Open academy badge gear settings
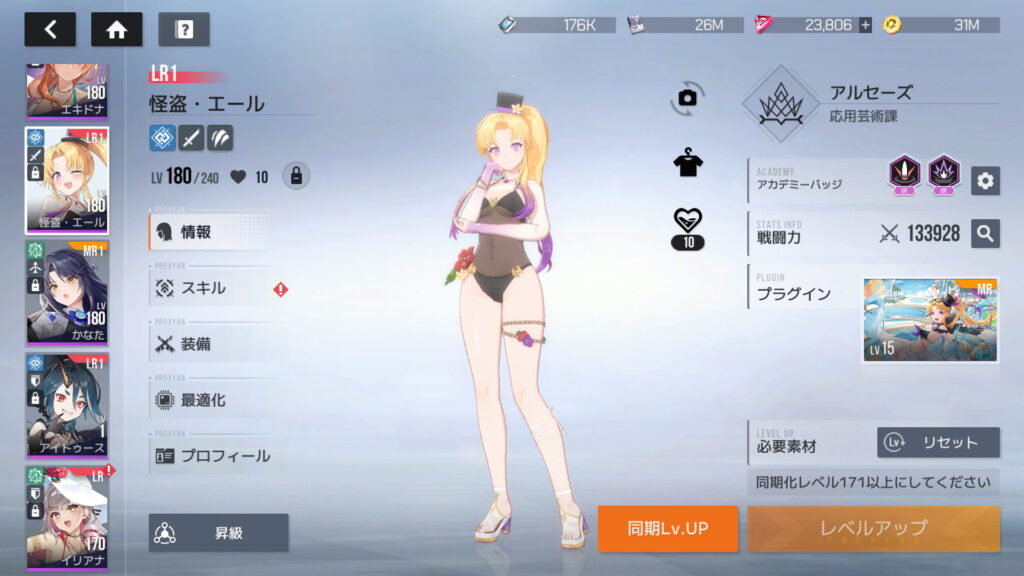 tap(985, 180)
